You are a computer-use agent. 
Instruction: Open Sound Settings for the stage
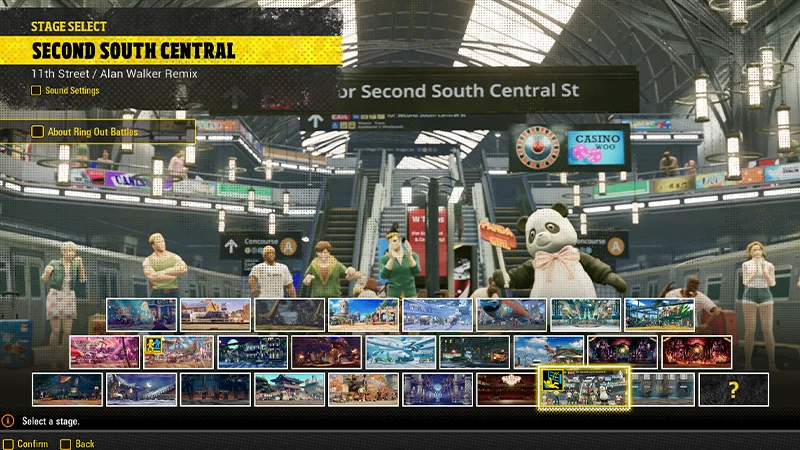coord(70,91)
